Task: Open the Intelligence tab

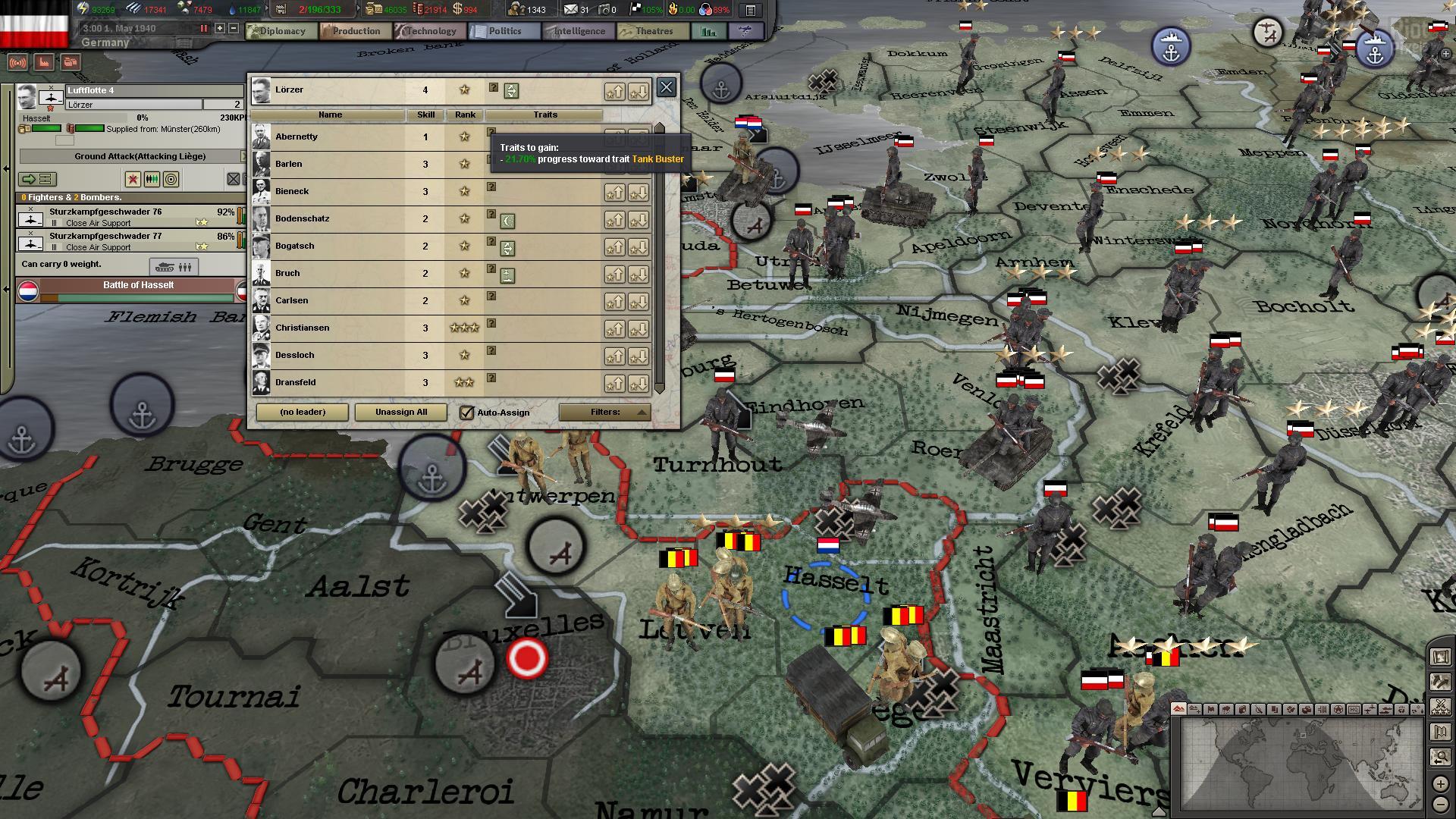Action: point(578,31)
